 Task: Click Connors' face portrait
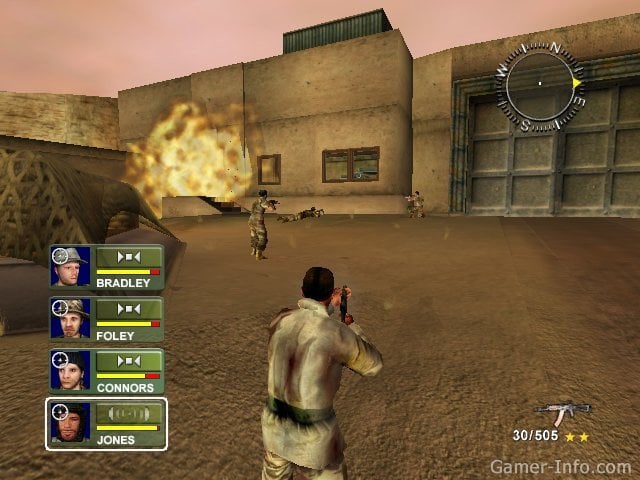coord(71,370)
